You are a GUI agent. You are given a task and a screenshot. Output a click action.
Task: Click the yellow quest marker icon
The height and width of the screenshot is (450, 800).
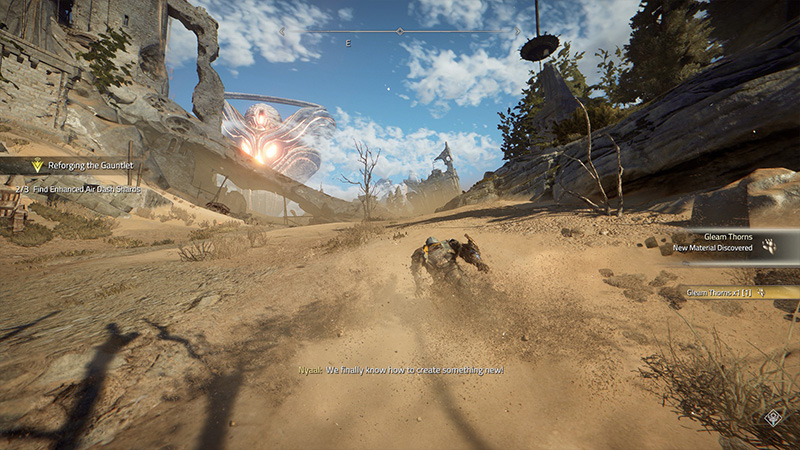[38, 166]
